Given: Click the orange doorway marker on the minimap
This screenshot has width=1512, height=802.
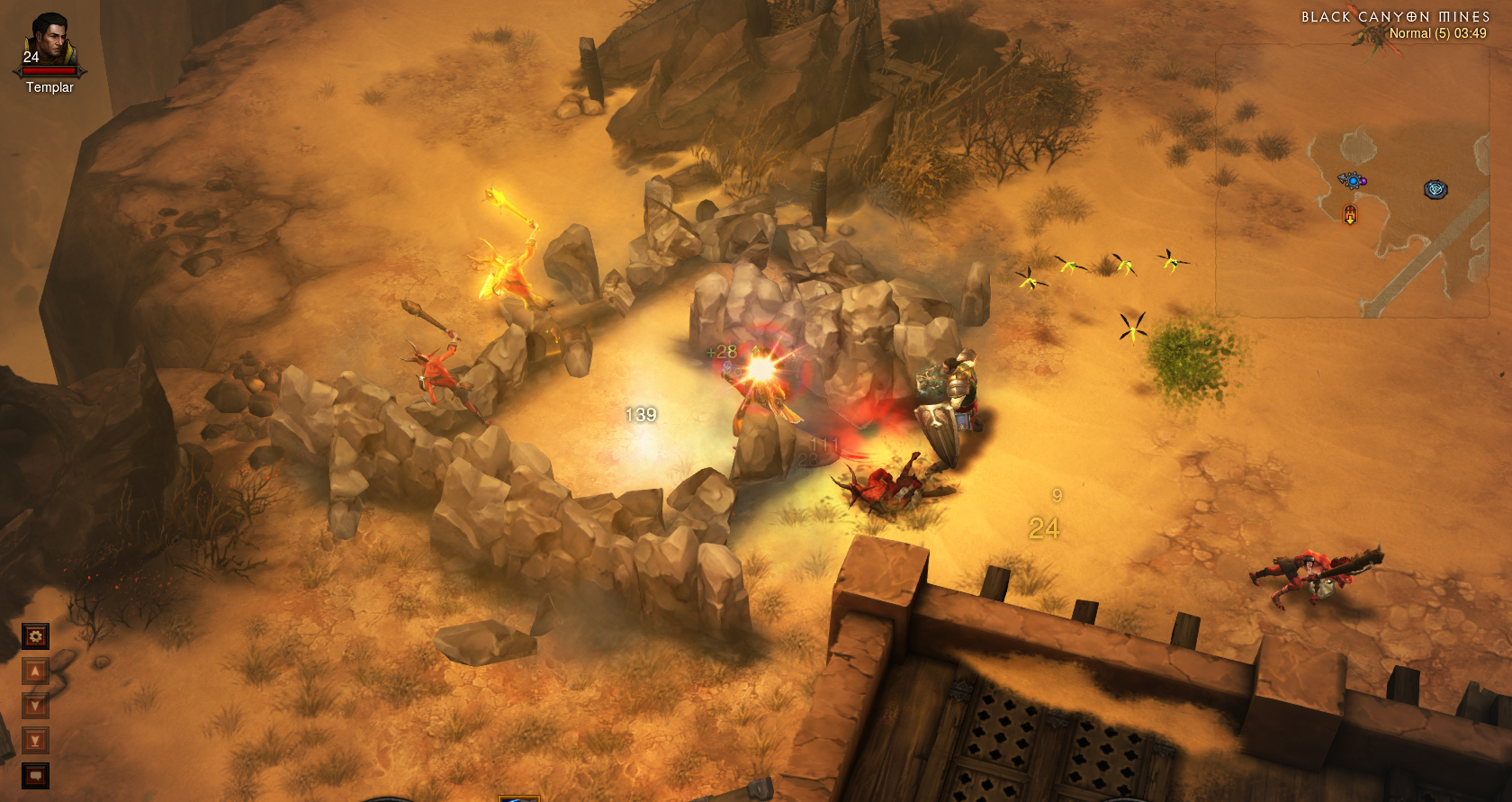Looking at the screenshot, I should point(1349,214).
